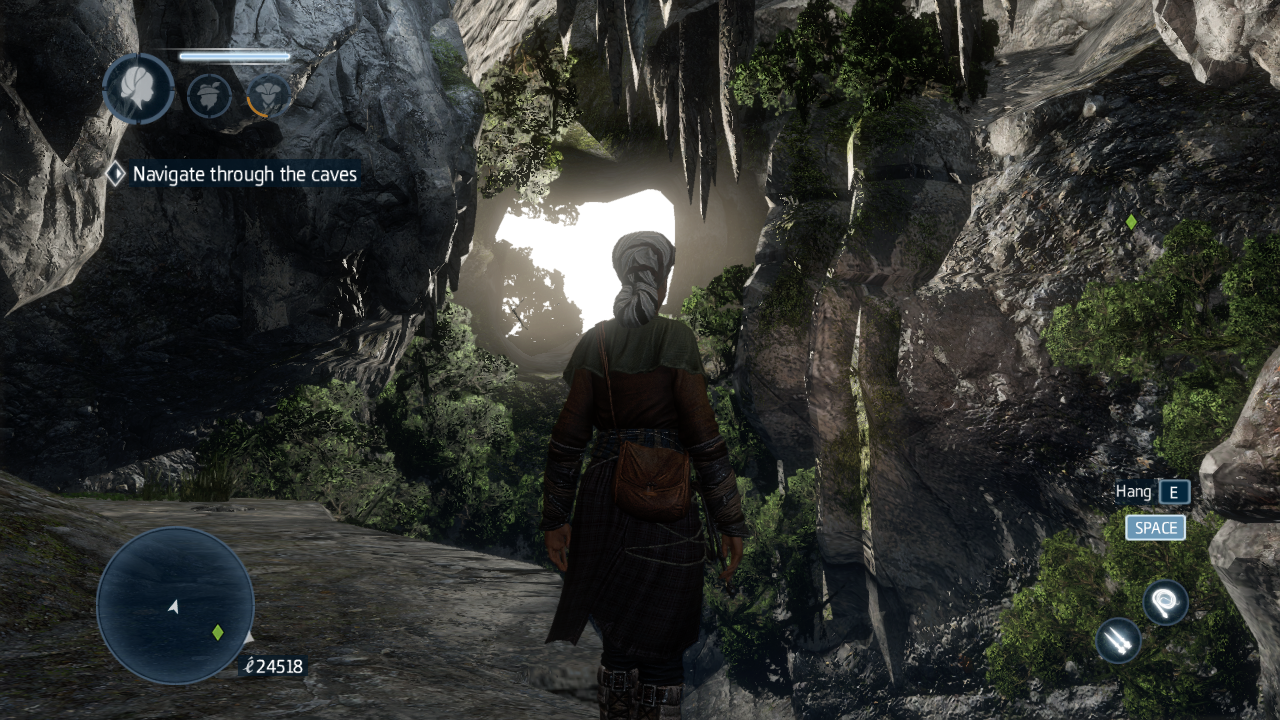This screenshot has height=720, width=1280.
Task: Open the circular minimap
Action: 175,605
